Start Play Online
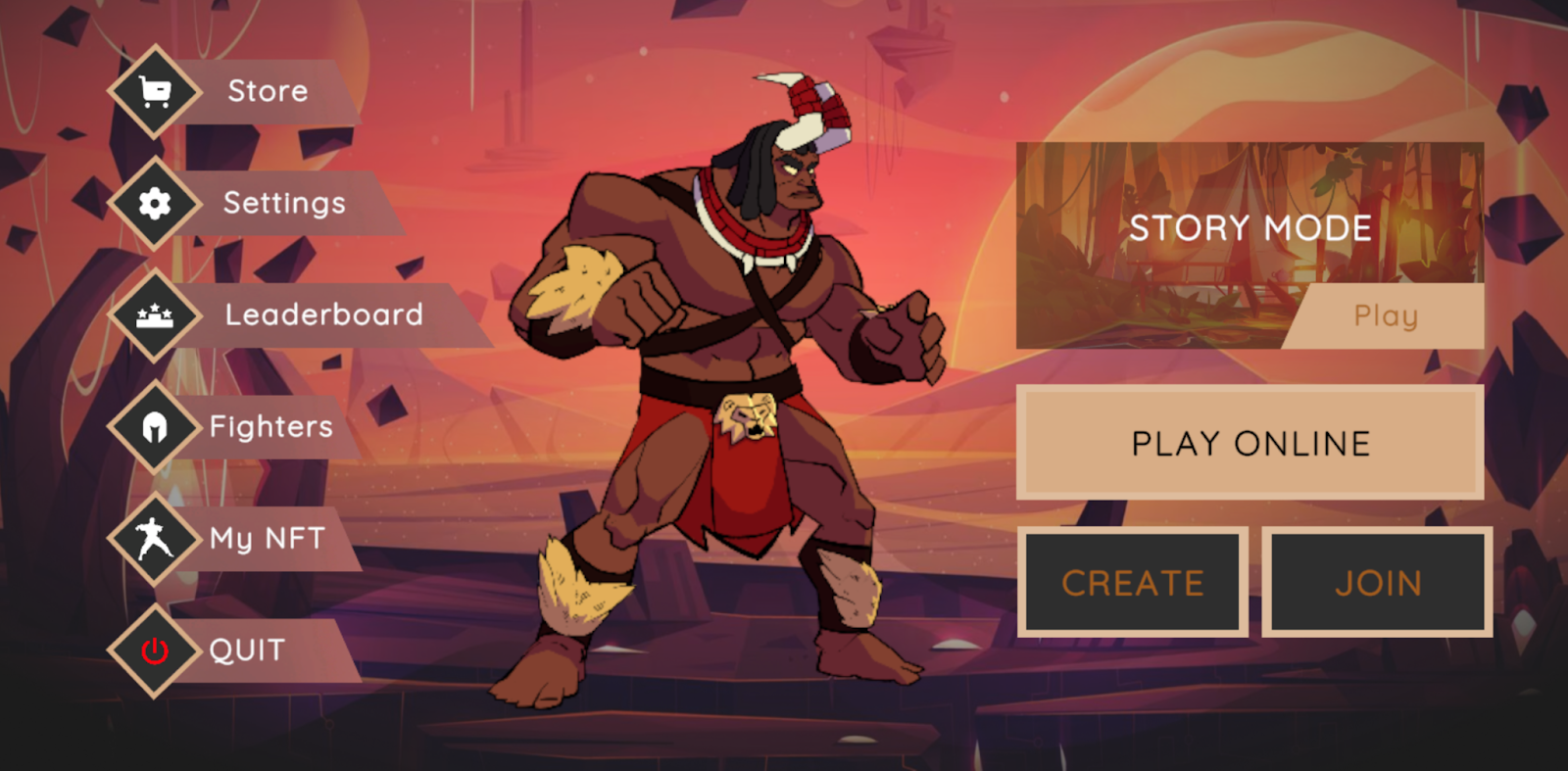 pyautogui.click(x=1249, y=443)
